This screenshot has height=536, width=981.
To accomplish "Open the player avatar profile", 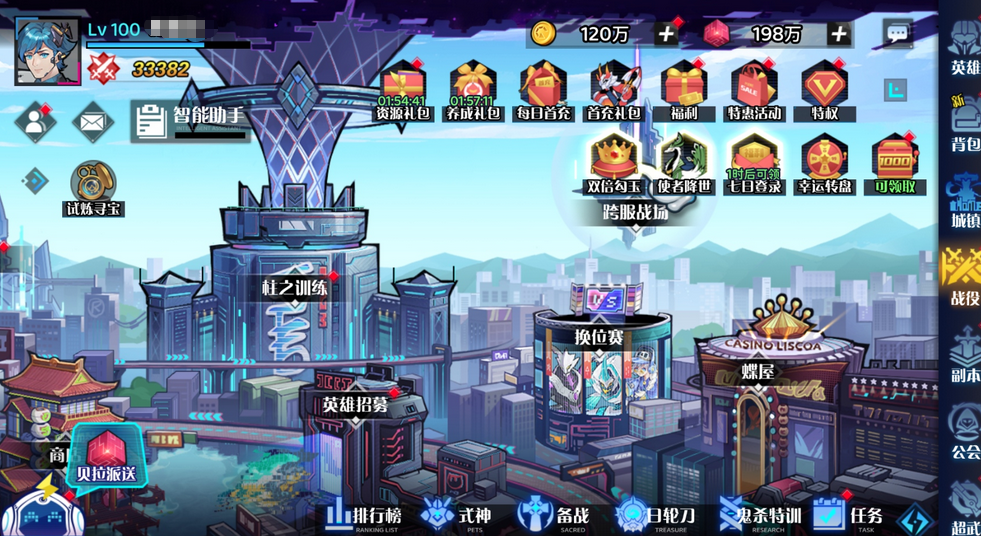I will pos(47,51).
